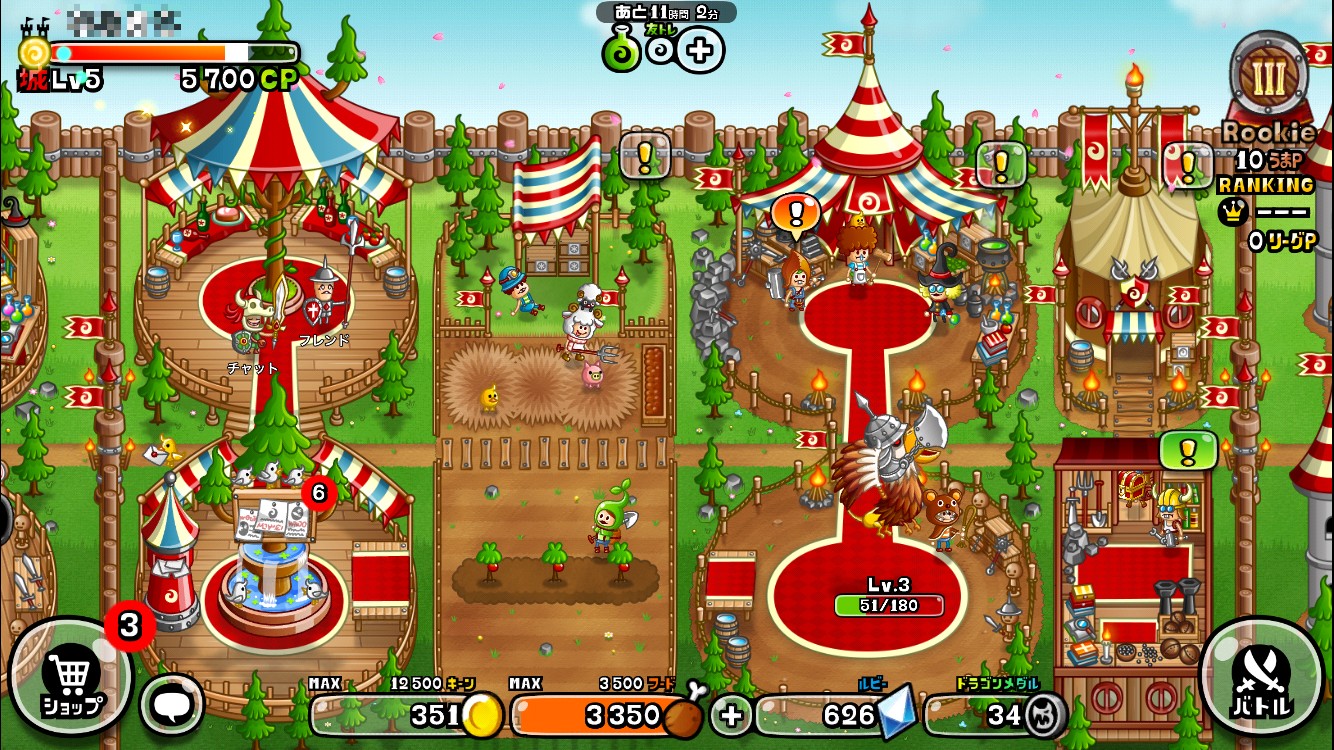The height and width of the screenshot is (750, 1334).
Task: Start a battle with the crossed swords button
Action: (x=1262, y=678)
